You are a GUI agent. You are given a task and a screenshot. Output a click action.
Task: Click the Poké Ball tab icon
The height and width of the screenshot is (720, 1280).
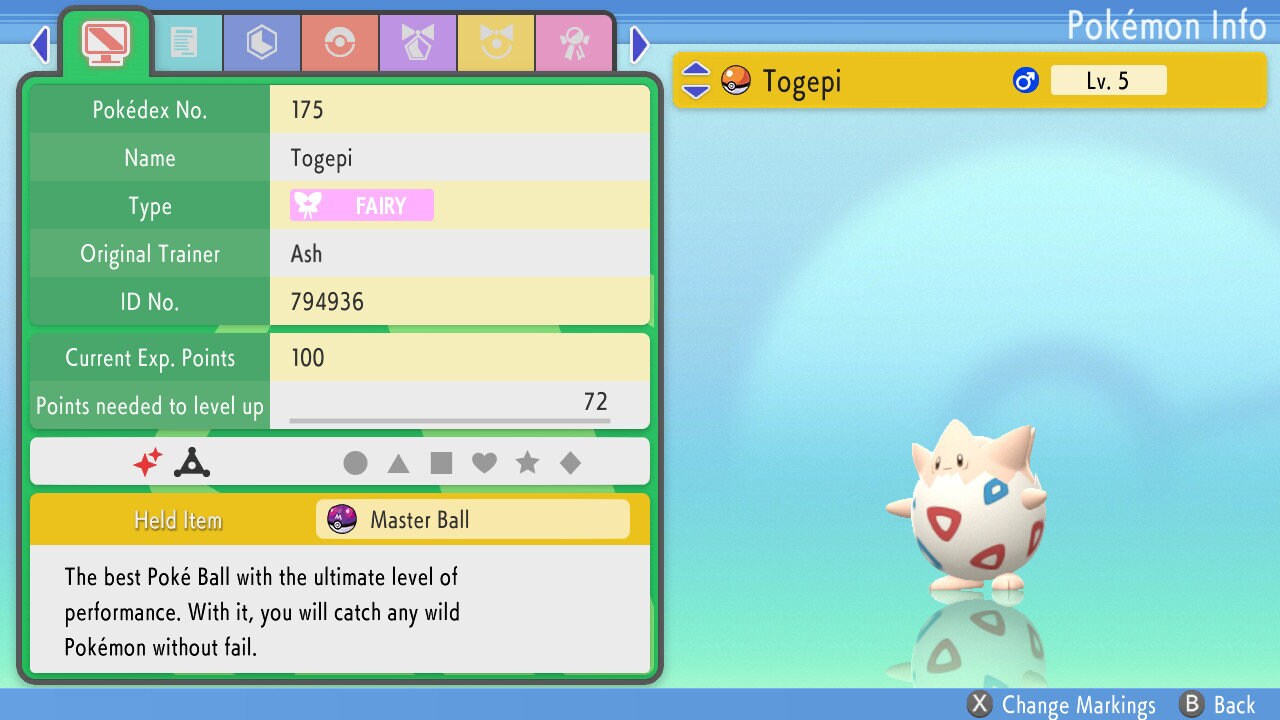click(340, 42)
